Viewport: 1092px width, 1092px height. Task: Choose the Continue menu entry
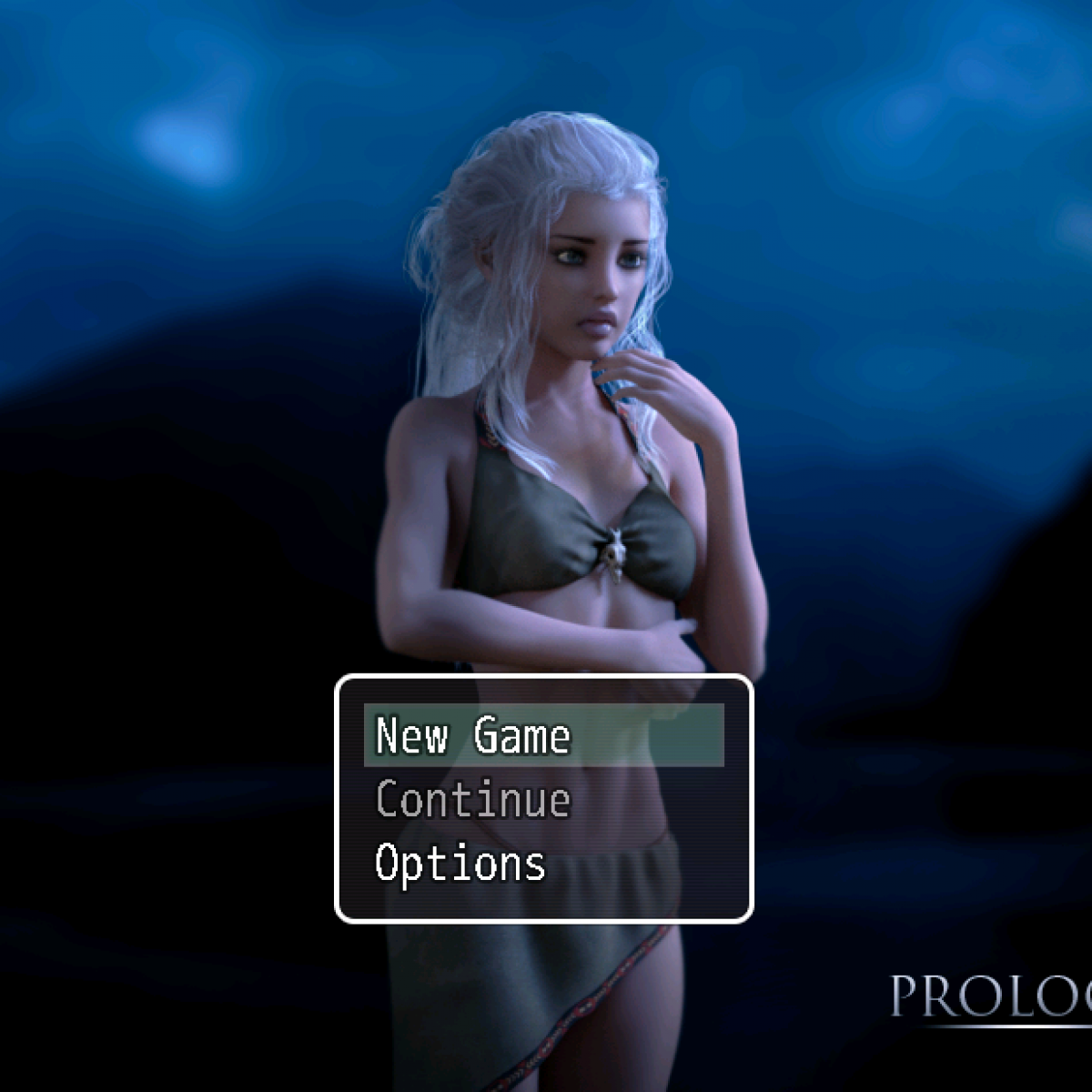[x=473, y=800]
